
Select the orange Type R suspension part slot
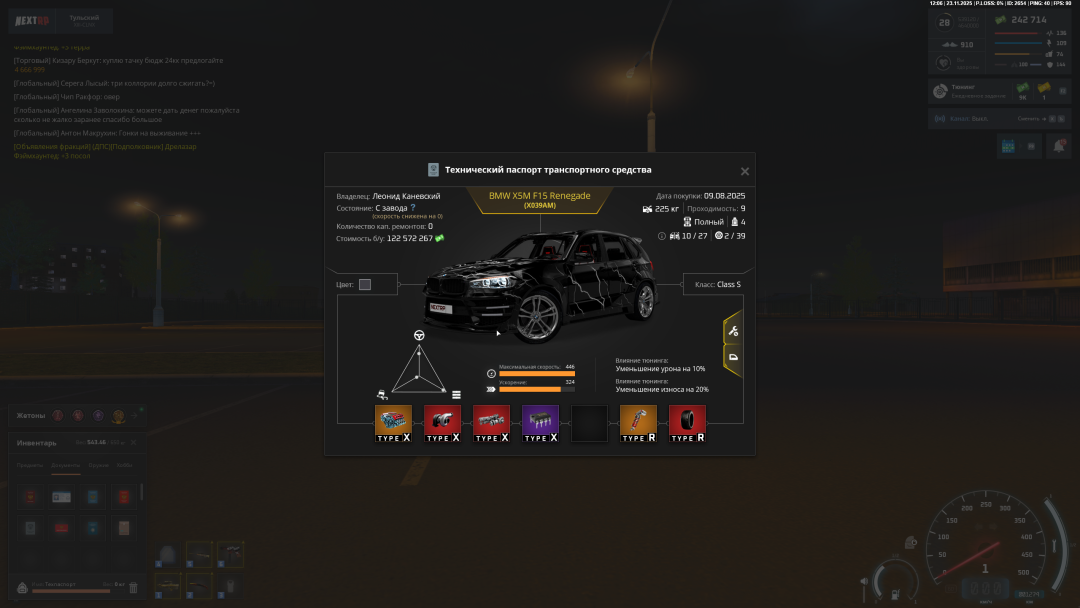pos(638,423)
